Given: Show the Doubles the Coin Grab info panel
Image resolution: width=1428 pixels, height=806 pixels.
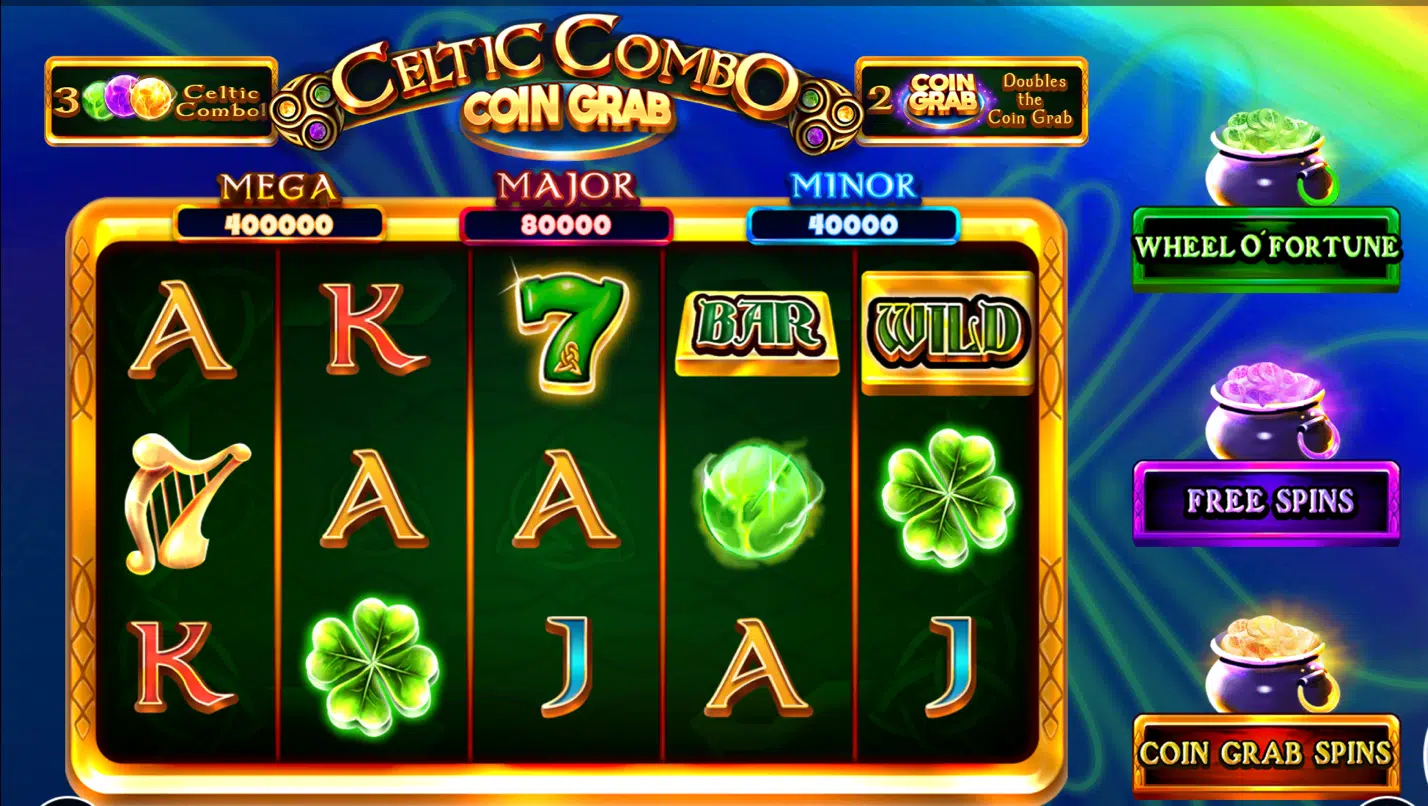Looking at the screenshot, I should 971,101.
